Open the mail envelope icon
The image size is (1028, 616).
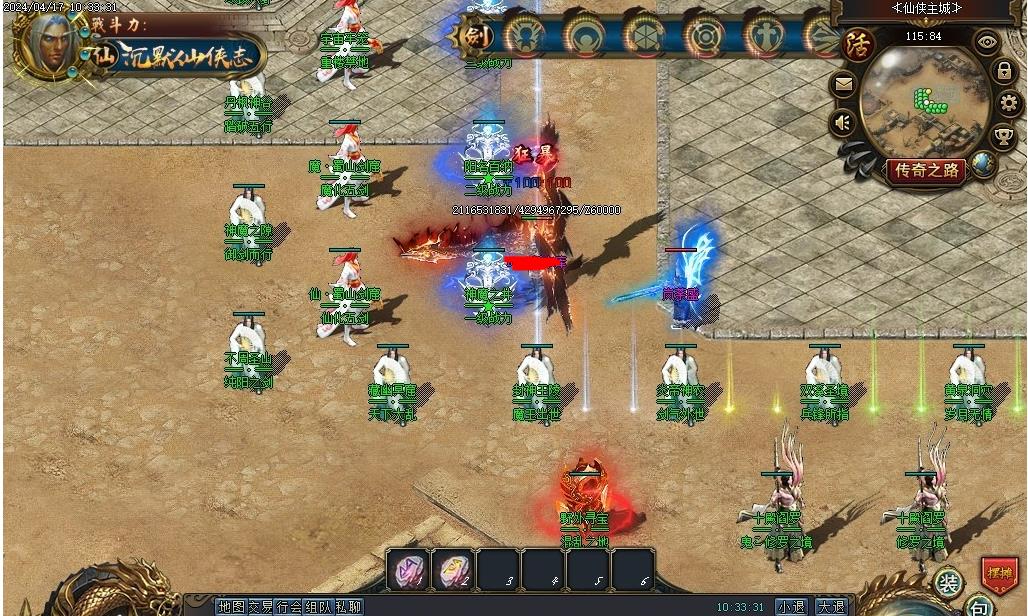844,86
